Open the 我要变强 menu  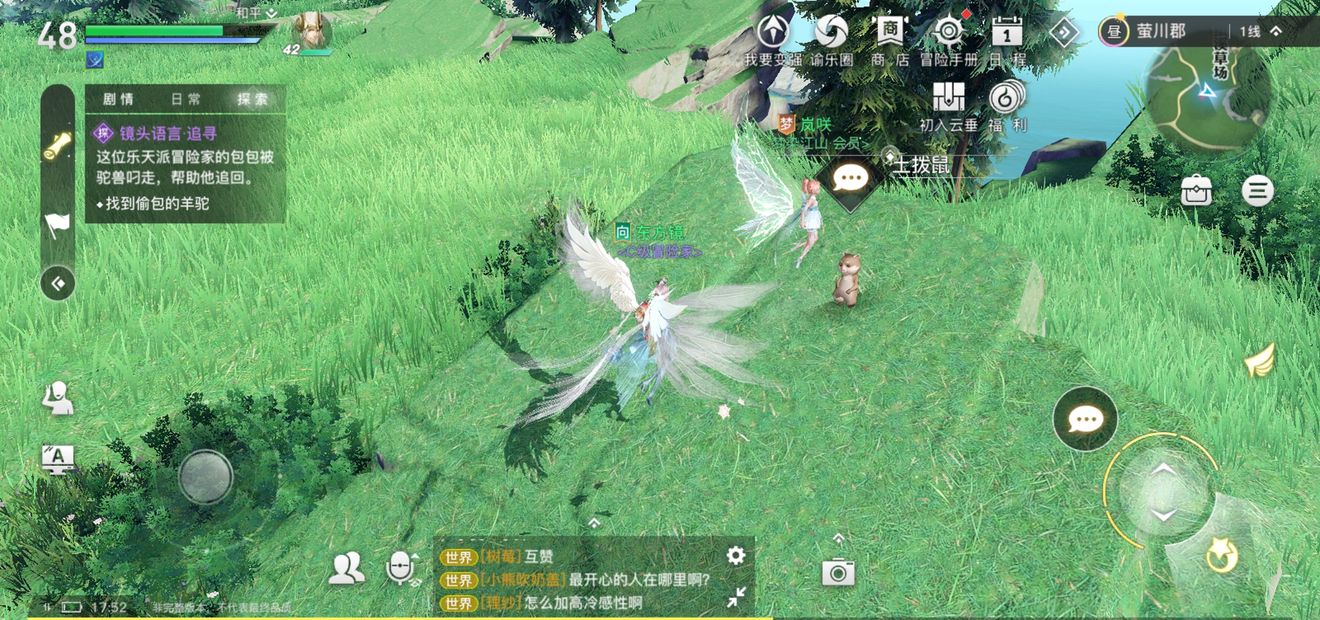pyautogui.click(x=771, y=33)
